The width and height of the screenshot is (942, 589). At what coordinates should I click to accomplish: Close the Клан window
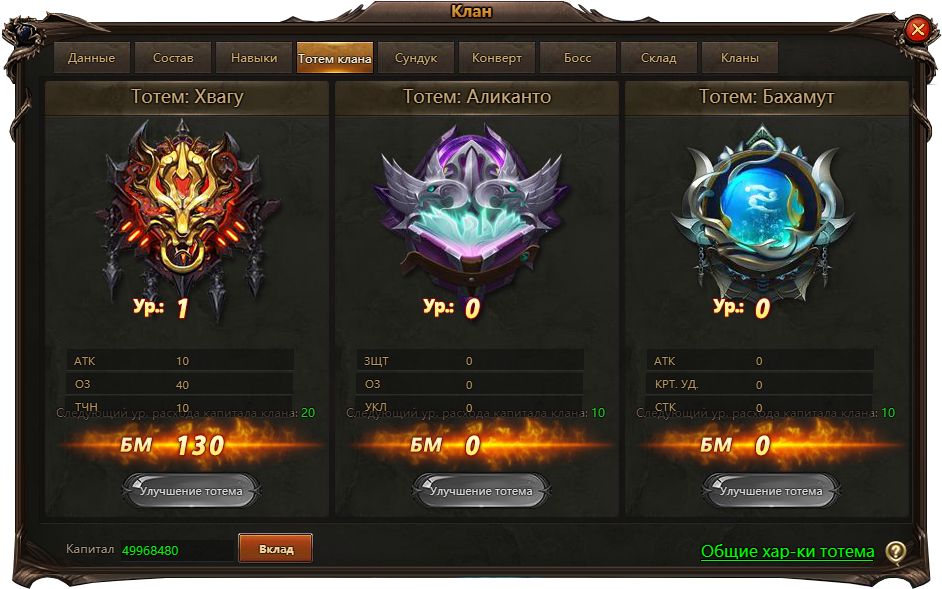(x=918, y=30)
